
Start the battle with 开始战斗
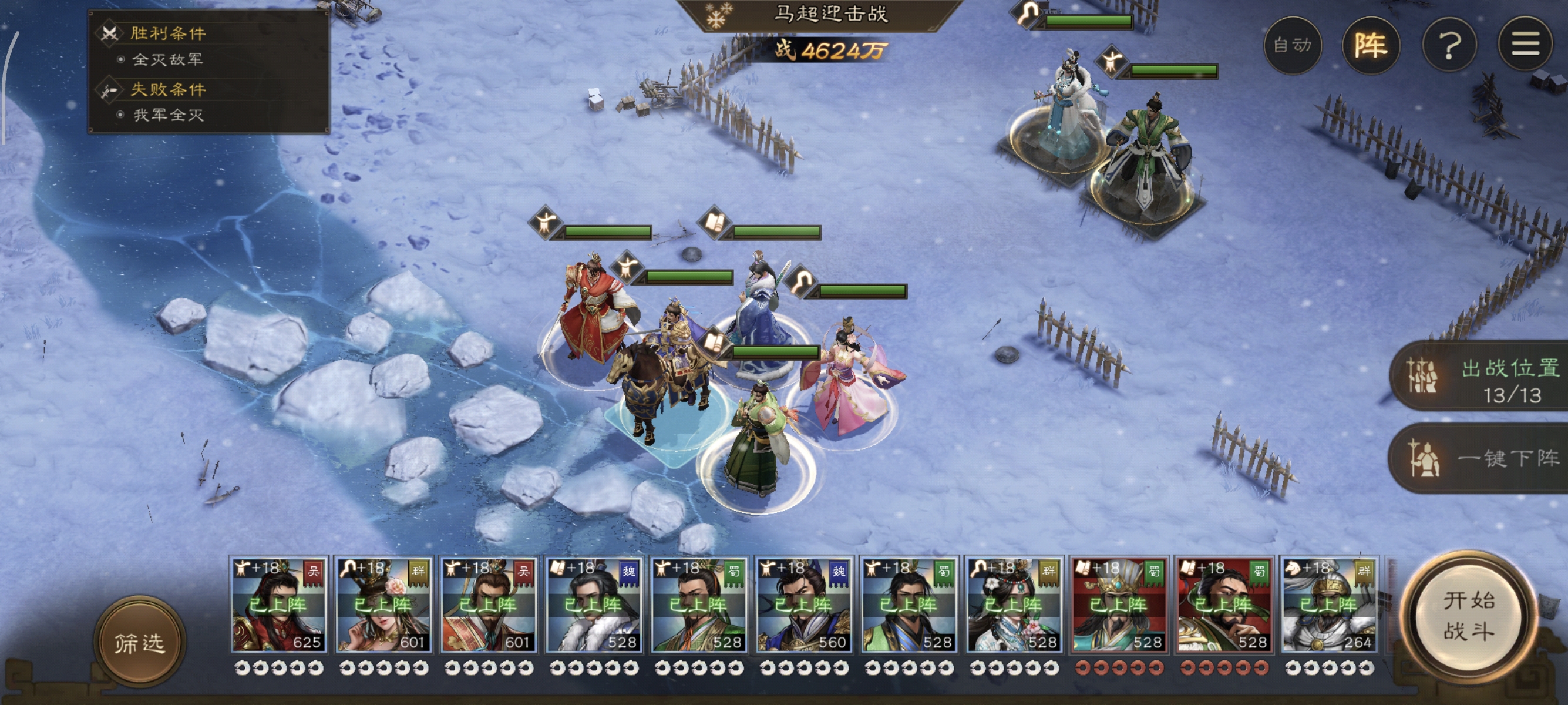1469,616
